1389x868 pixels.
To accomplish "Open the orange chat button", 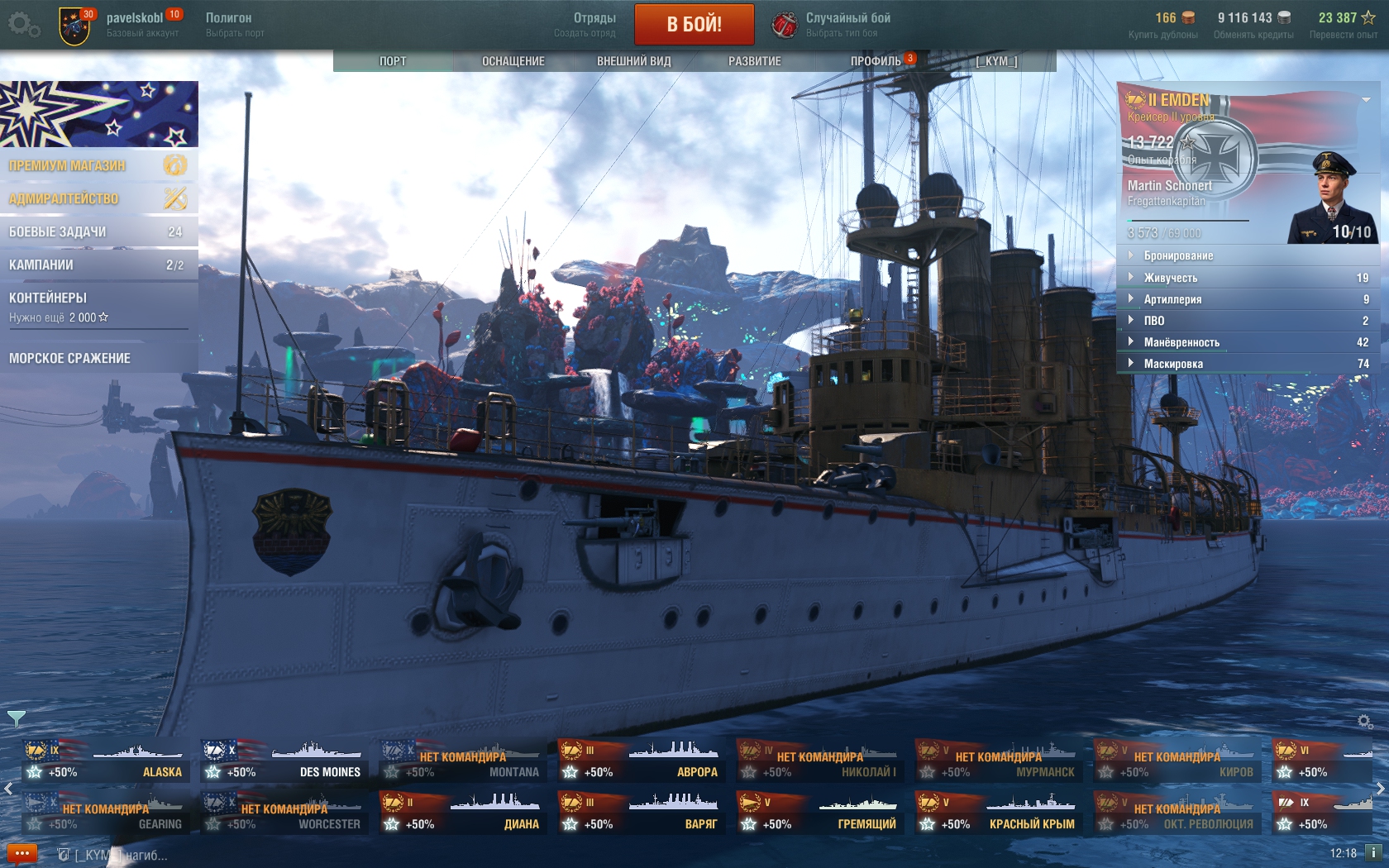I will point(21,853).
